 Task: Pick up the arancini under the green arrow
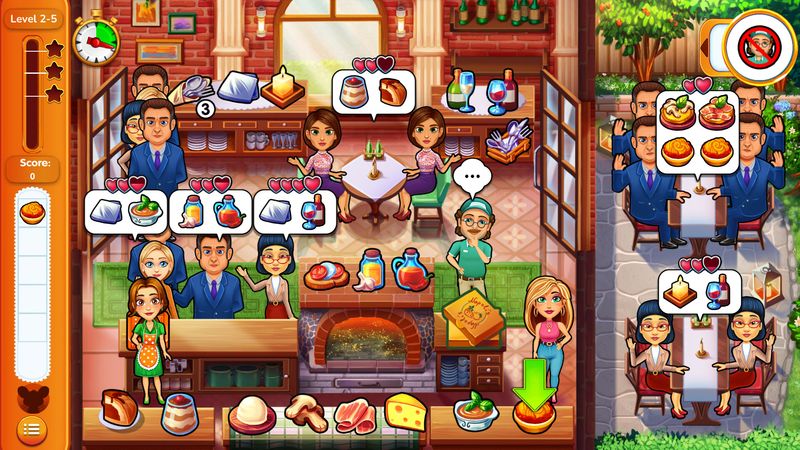click(x=533, y=411)
